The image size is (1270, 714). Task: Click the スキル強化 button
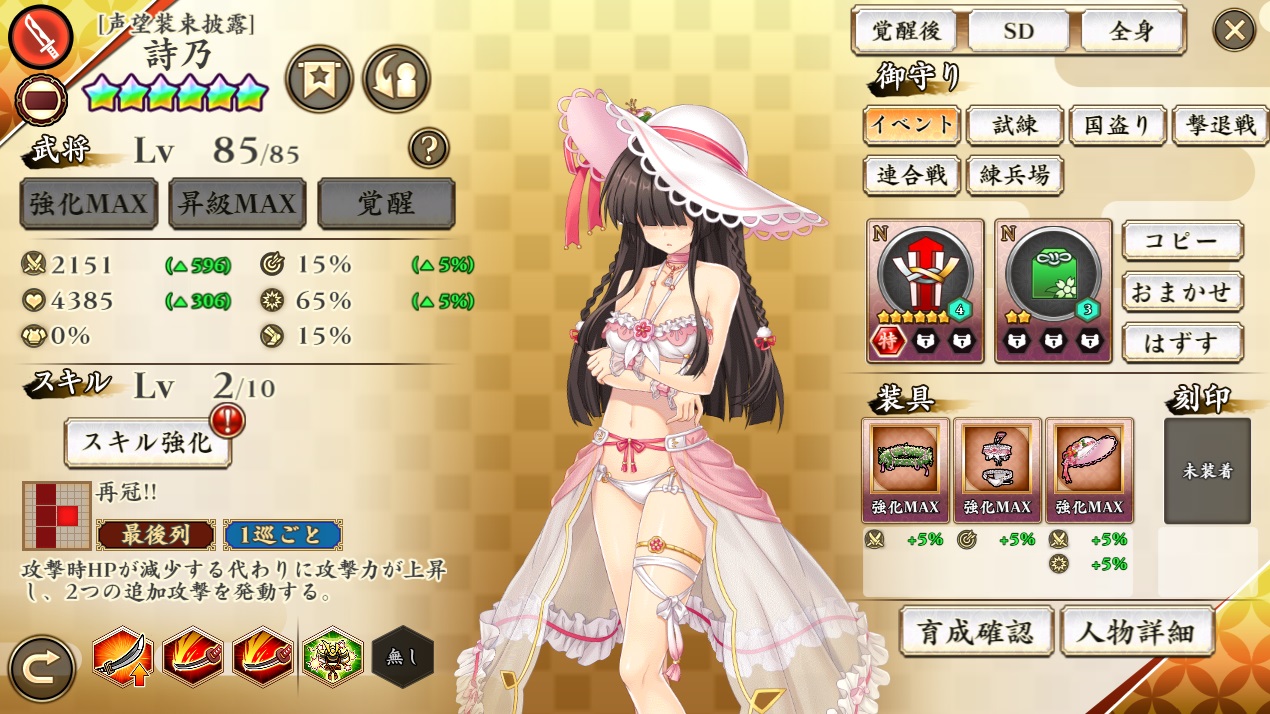pyautogui.click(x=147, y=442)
